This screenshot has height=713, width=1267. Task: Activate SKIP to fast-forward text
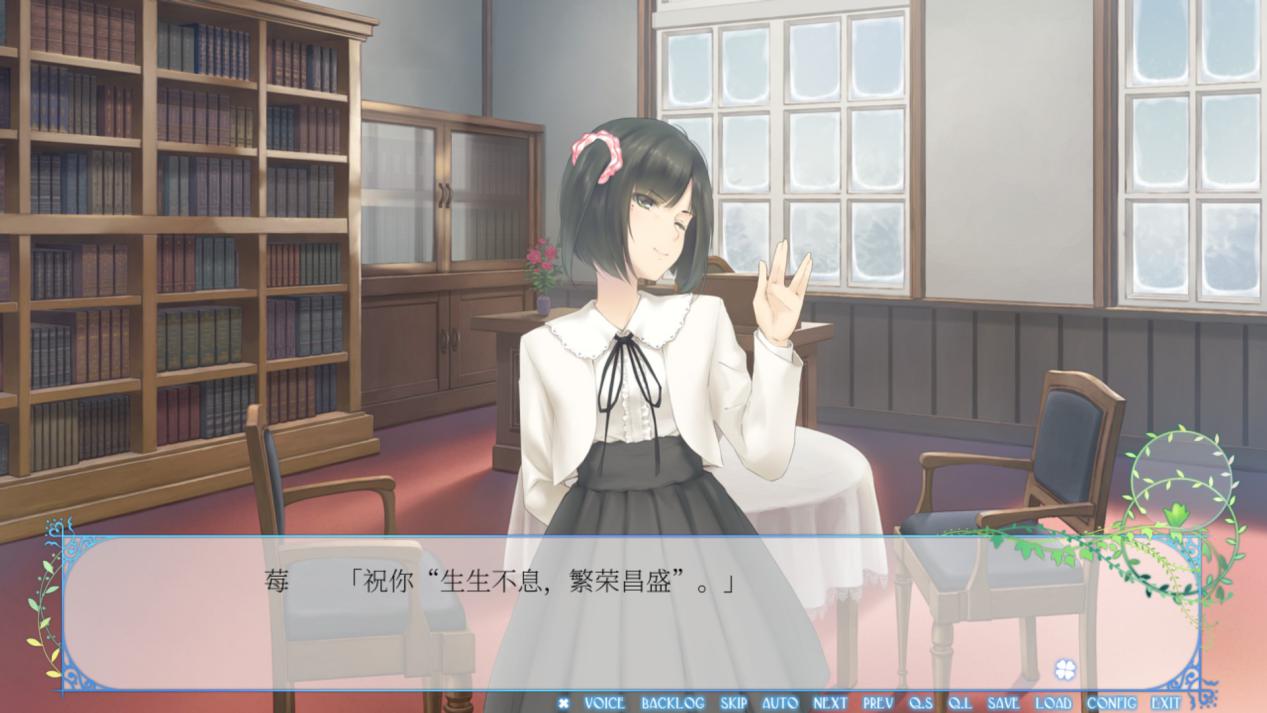(x=733, y=703)
